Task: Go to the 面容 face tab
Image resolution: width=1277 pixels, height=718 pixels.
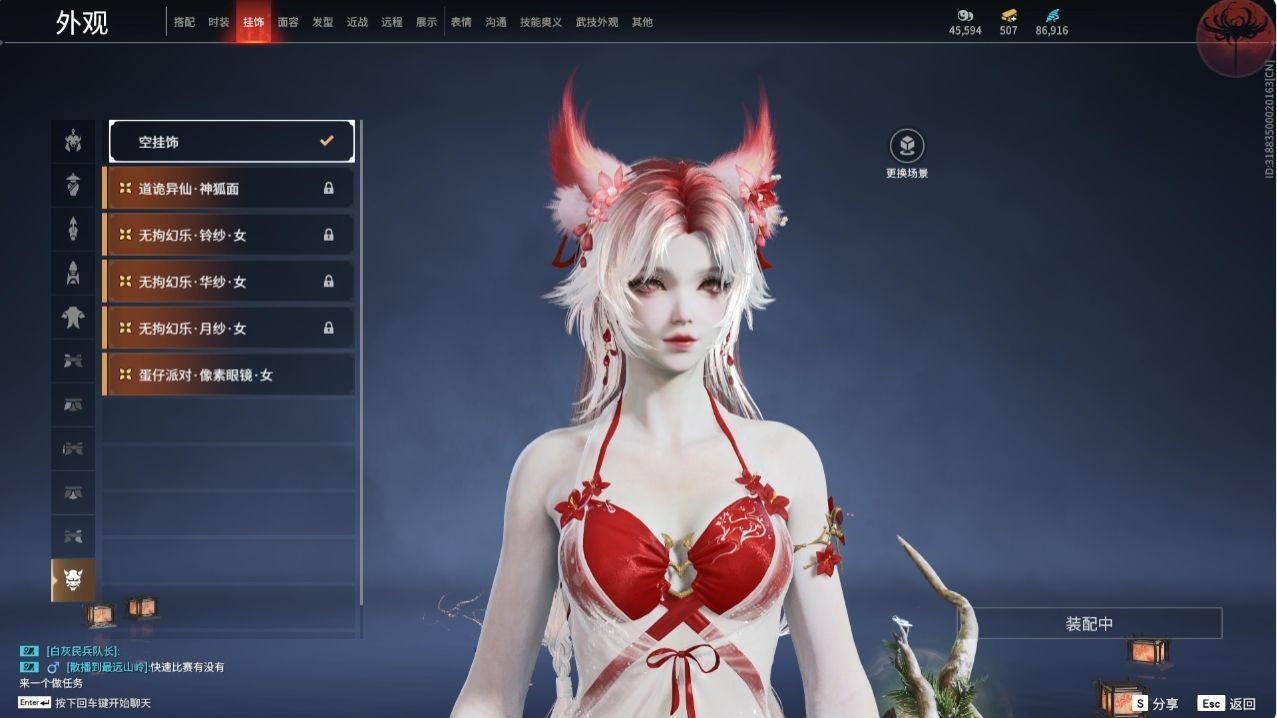Action: pyautogui.click(x=288, y=22)
